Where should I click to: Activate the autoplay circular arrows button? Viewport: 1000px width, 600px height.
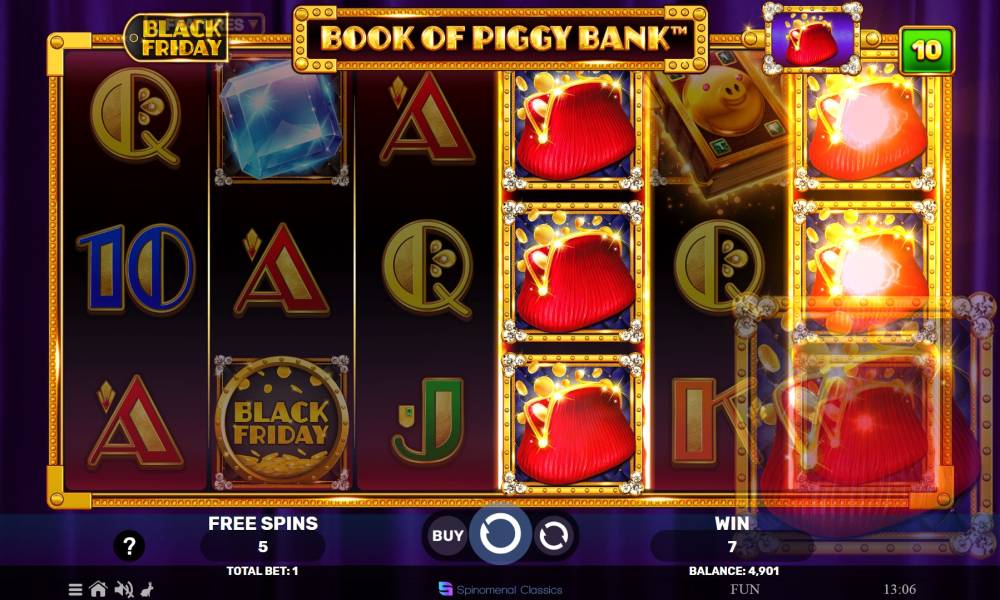(552, 536)
